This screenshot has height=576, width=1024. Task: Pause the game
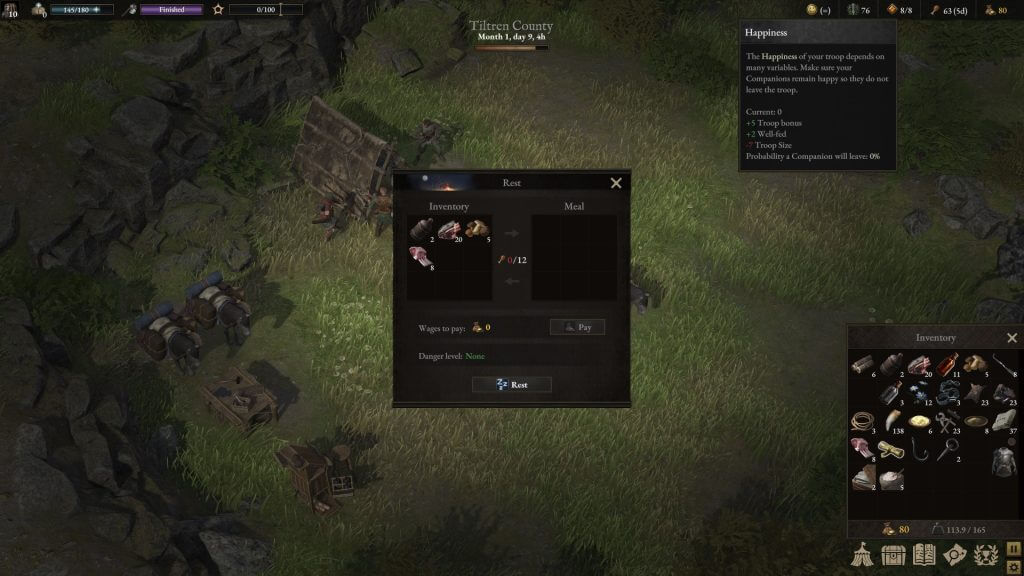1014,549
